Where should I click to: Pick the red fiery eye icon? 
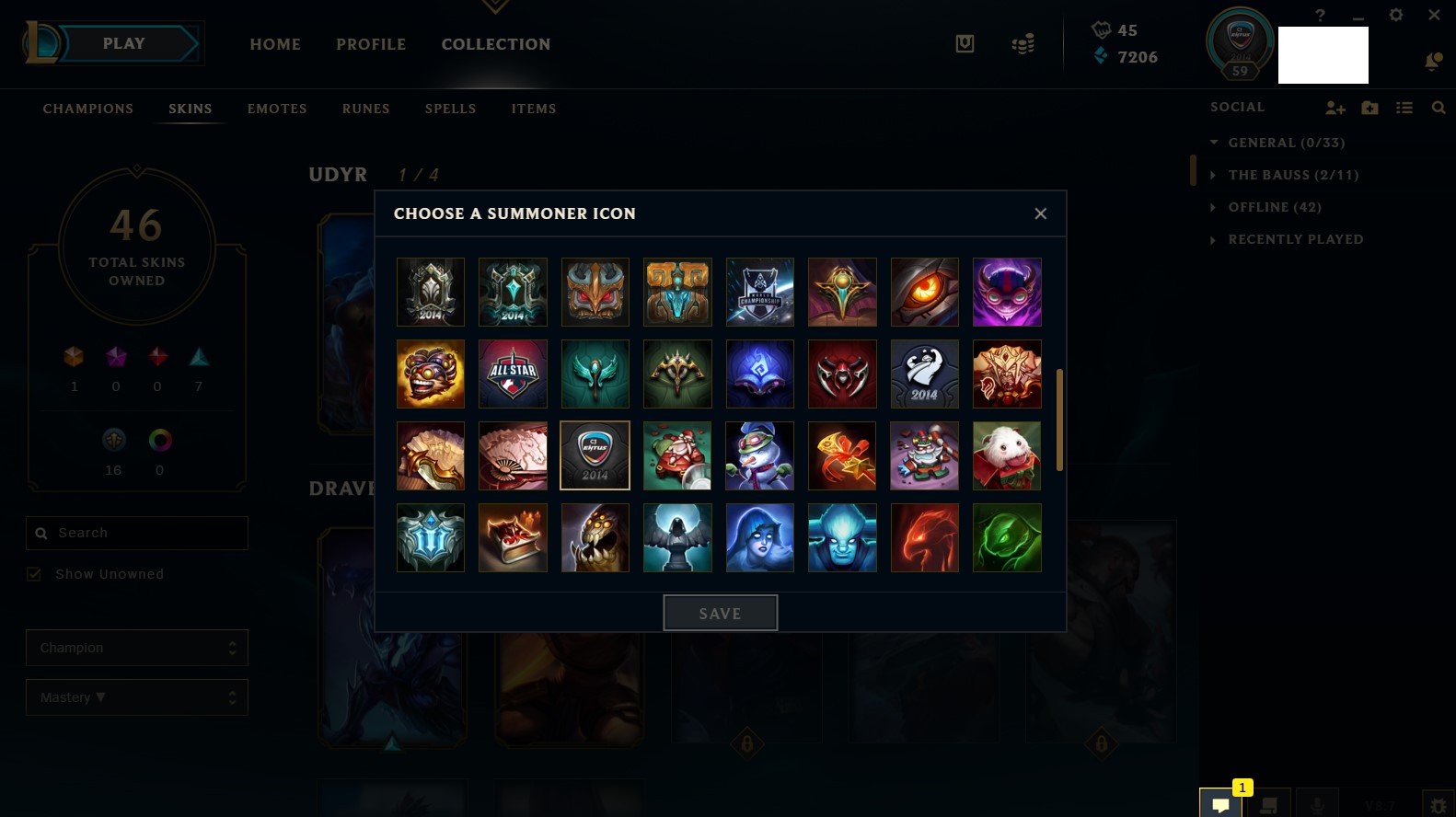(924, 292)
